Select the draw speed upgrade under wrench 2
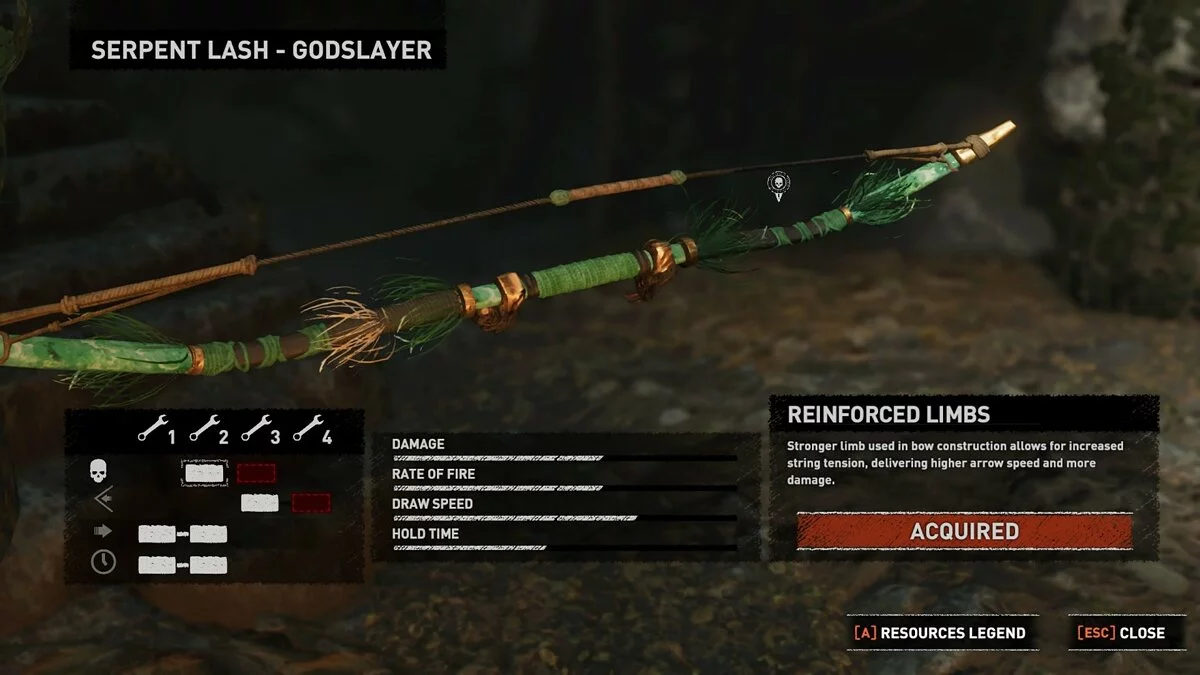This screenshot has width=1200, height=675. tap(209, 534)
